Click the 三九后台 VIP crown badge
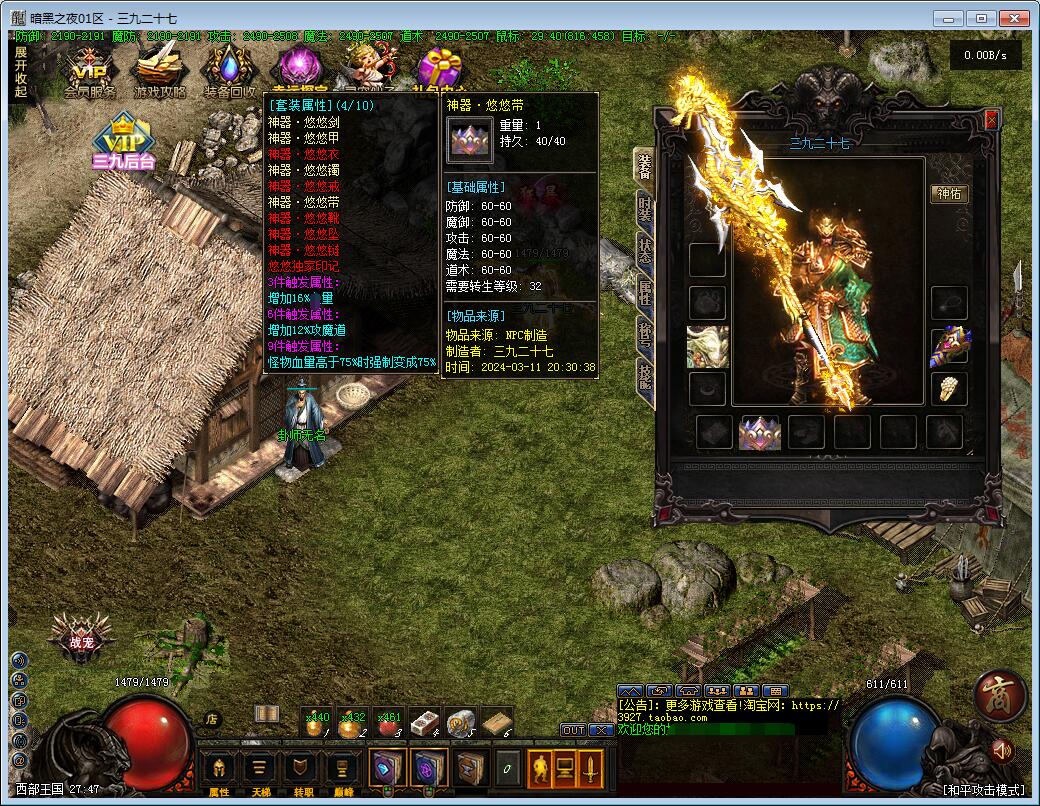 [x=123, y=143]
